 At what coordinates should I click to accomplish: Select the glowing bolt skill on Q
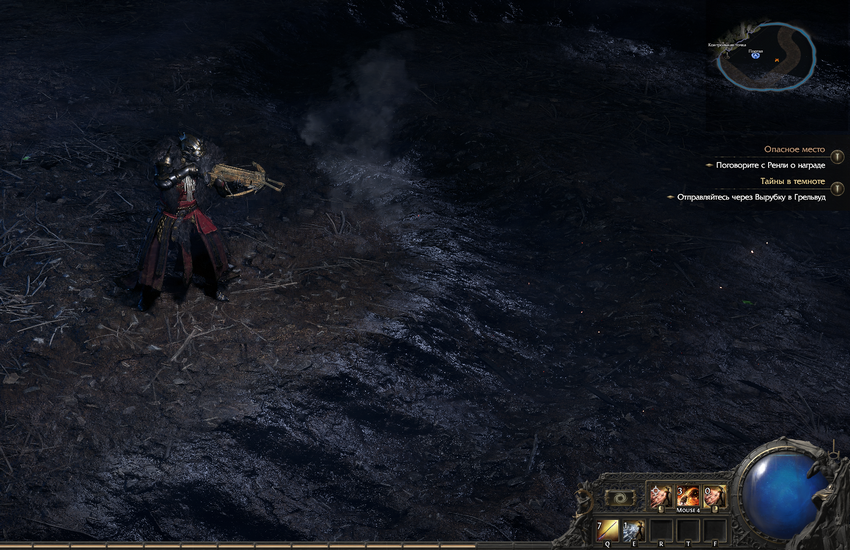click(607, 530)
